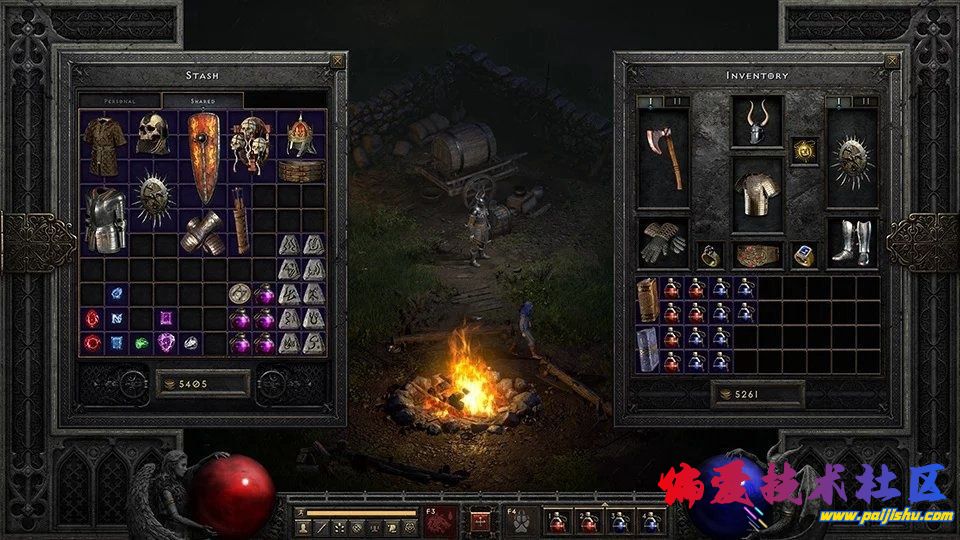
Task: Grab the plate armor in the stash
Action: tap(104, 219)
